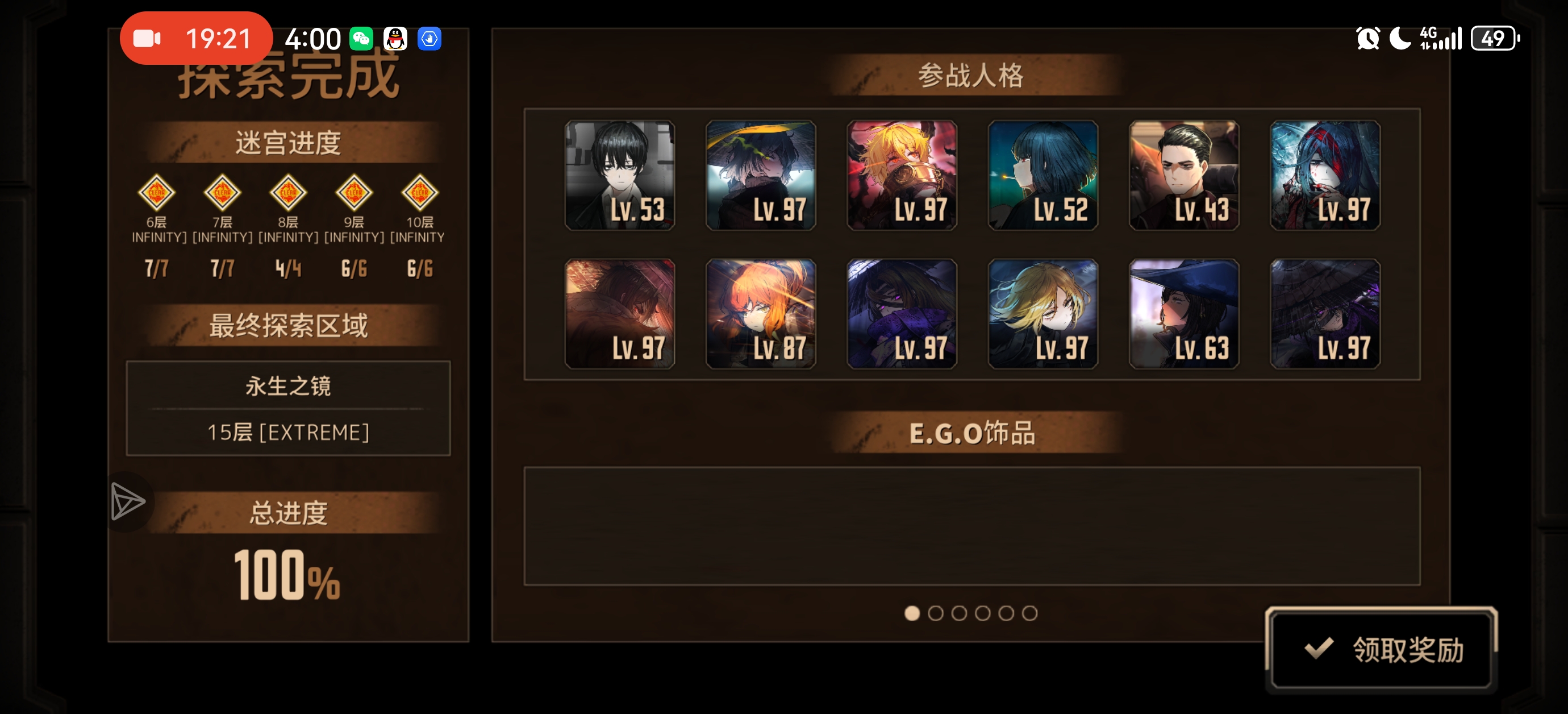This screenshot has width=1568, height=714.
Task: Pick the Lv. 87 orange-haired character portrait
Action: pyautogui.click(x=760, y=314)
